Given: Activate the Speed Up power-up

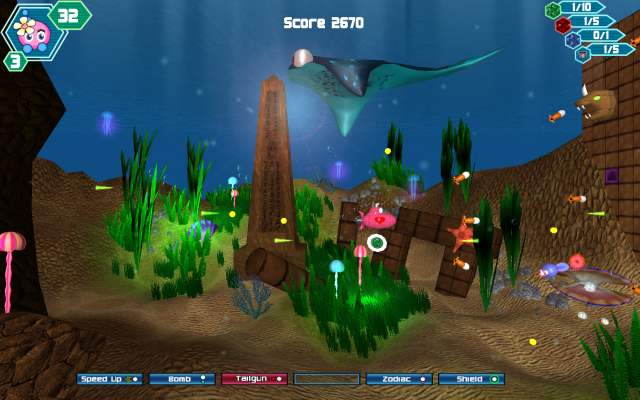Looking at the screenshot, I should [x=109, y=379].
